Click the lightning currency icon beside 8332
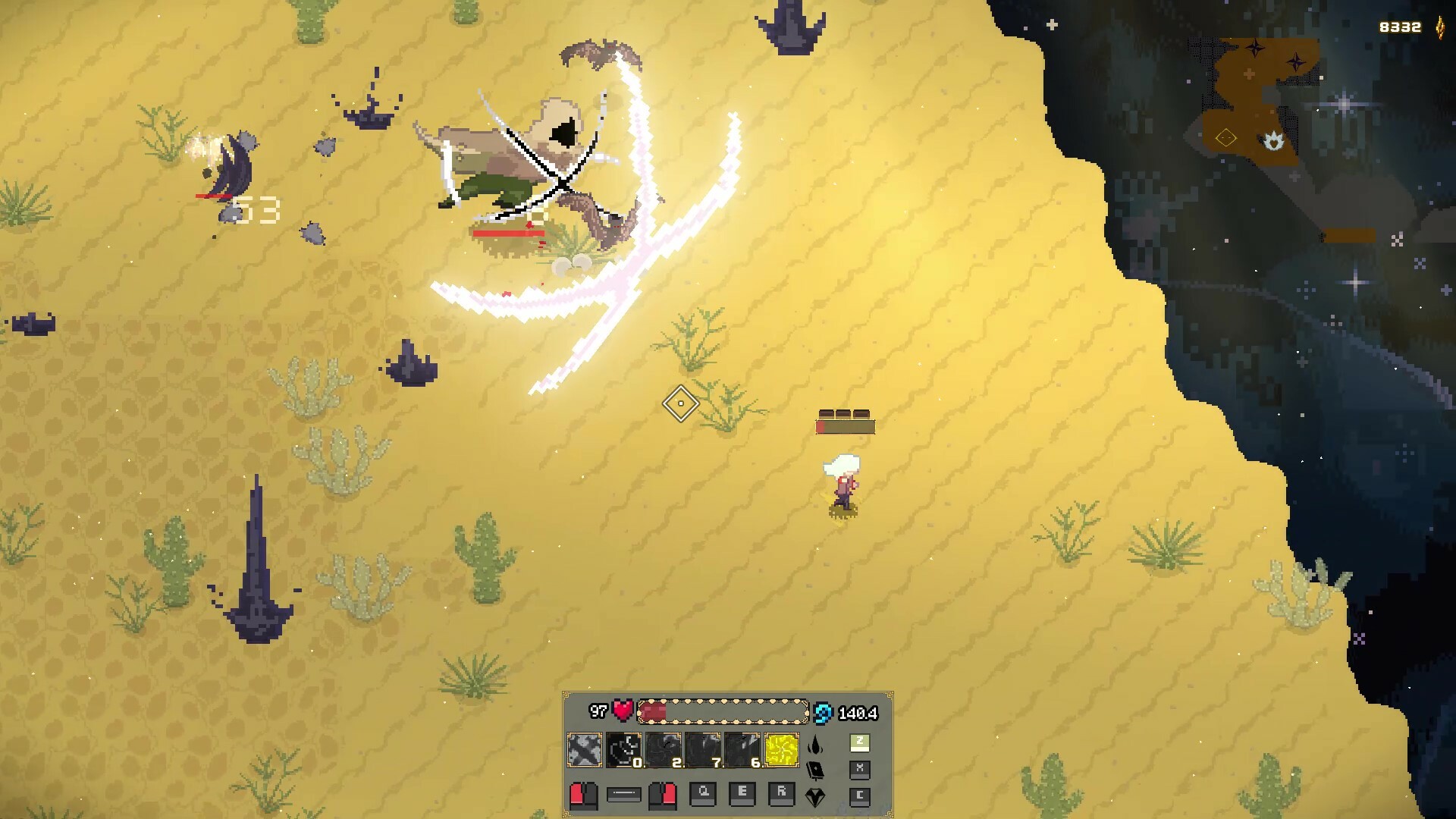Screen dimensions: 1456x819 (x=1439, y=27)
